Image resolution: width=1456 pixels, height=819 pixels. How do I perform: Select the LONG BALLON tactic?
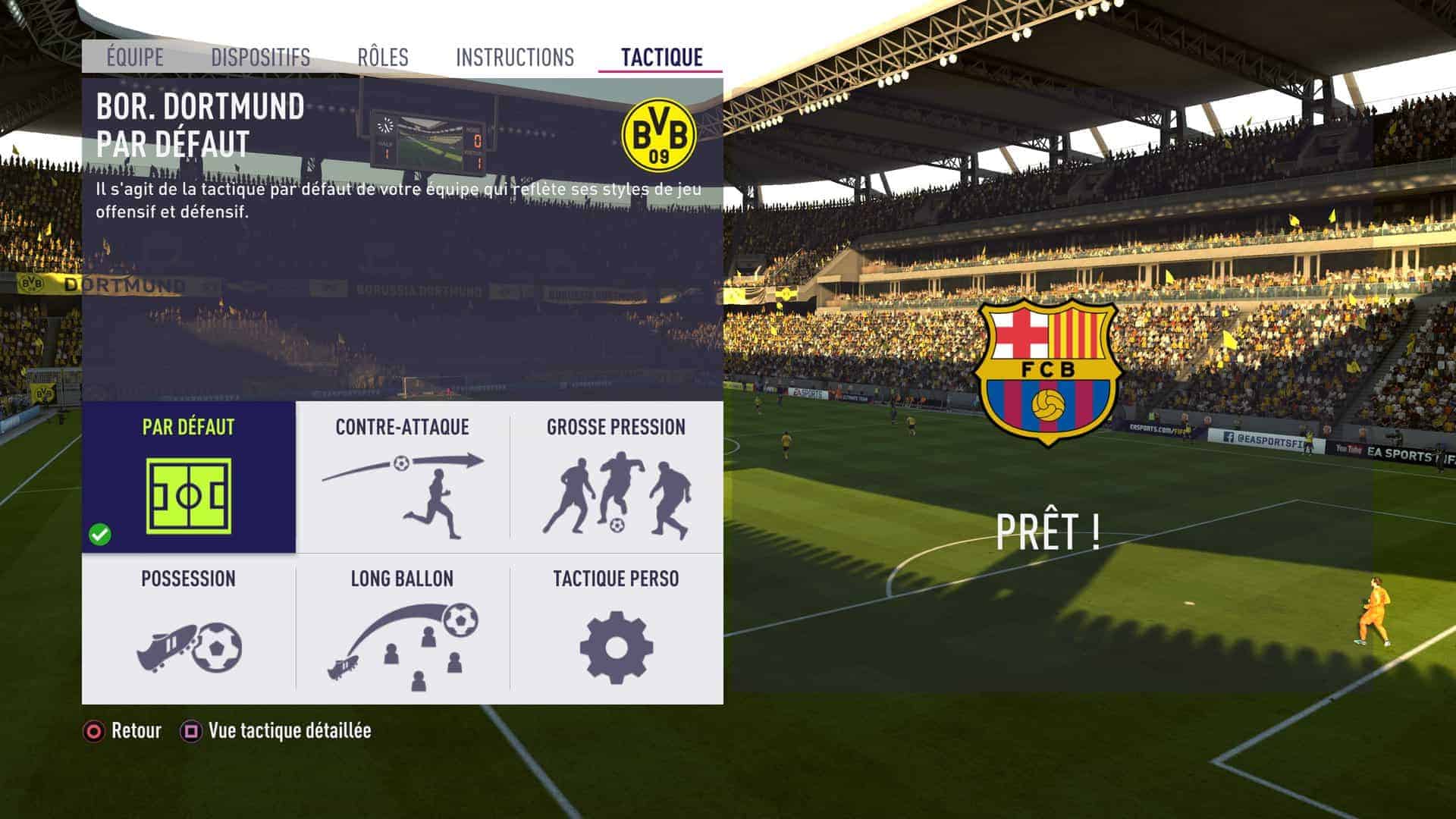[x=403, y=629]
